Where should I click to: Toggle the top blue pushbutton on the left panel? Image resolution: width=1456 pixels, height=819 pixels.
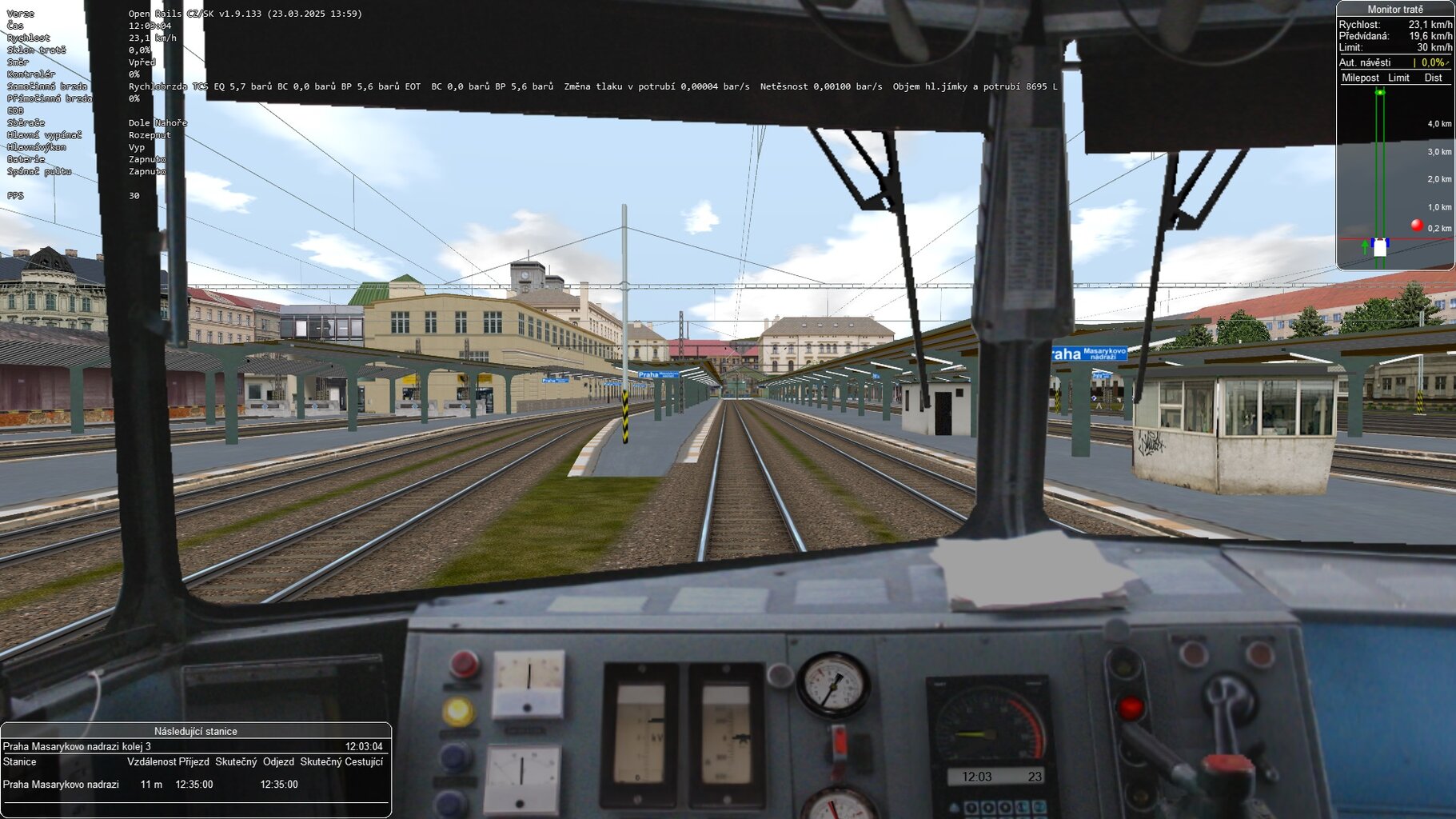(453, 758)
